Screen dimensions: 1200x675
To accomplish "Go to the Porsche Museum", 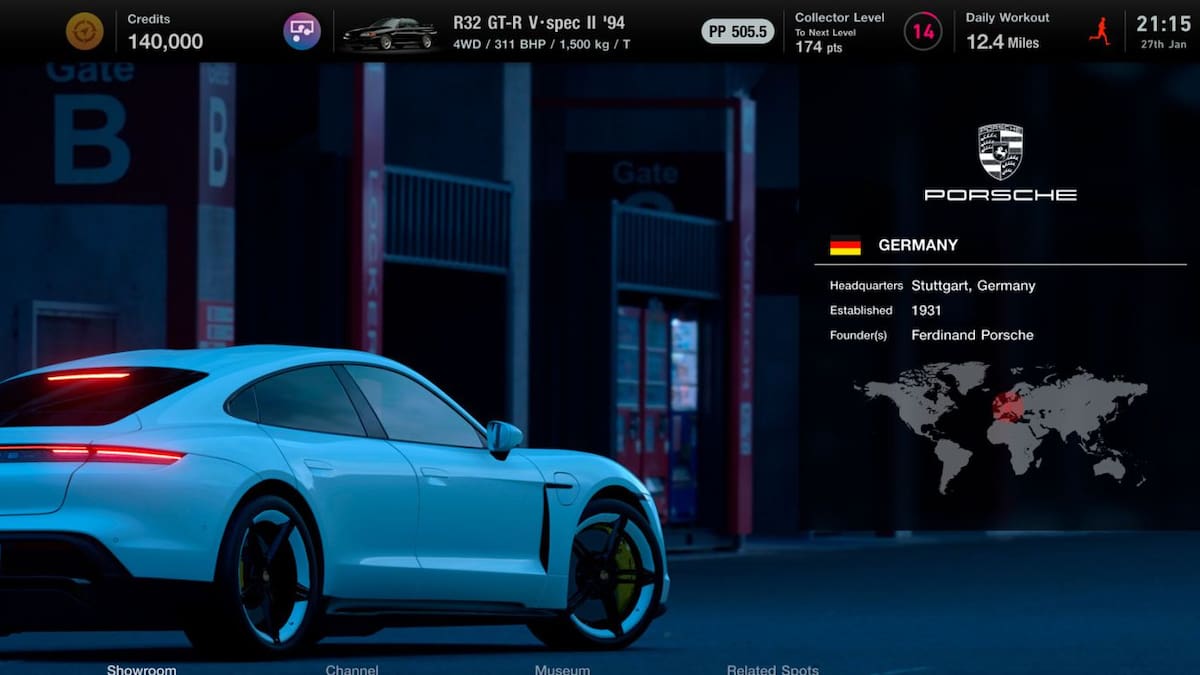I will 562,669.
